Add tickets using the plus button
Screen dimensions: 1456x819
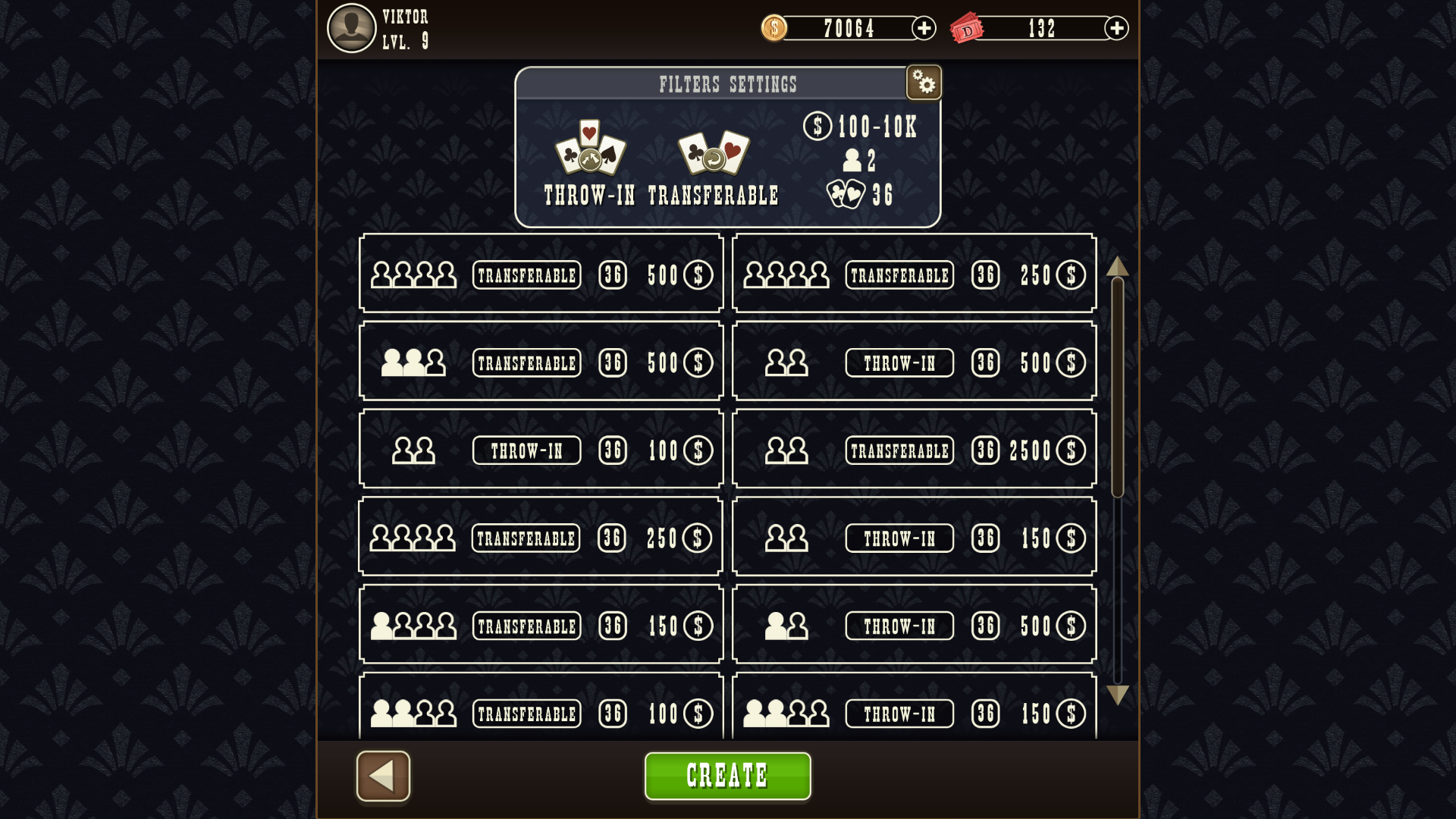tap(1116, 28)
